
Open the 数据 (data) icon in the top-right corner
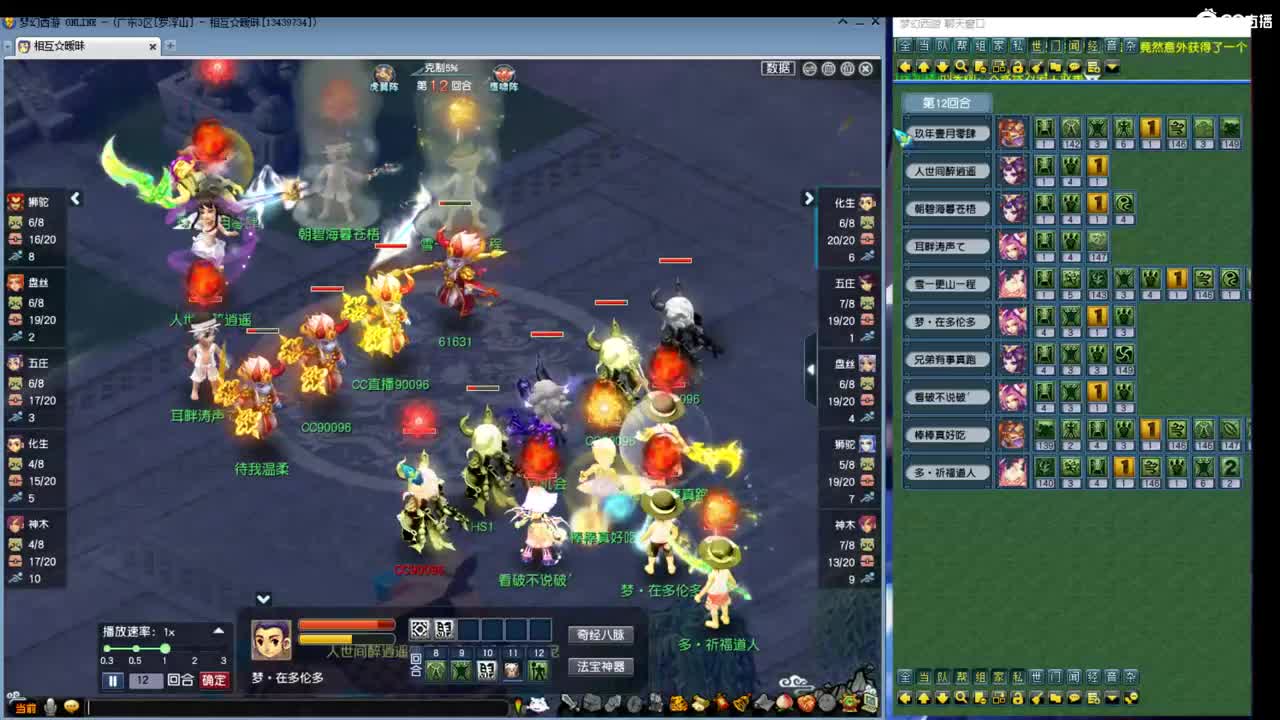click(x=777, y=68)
